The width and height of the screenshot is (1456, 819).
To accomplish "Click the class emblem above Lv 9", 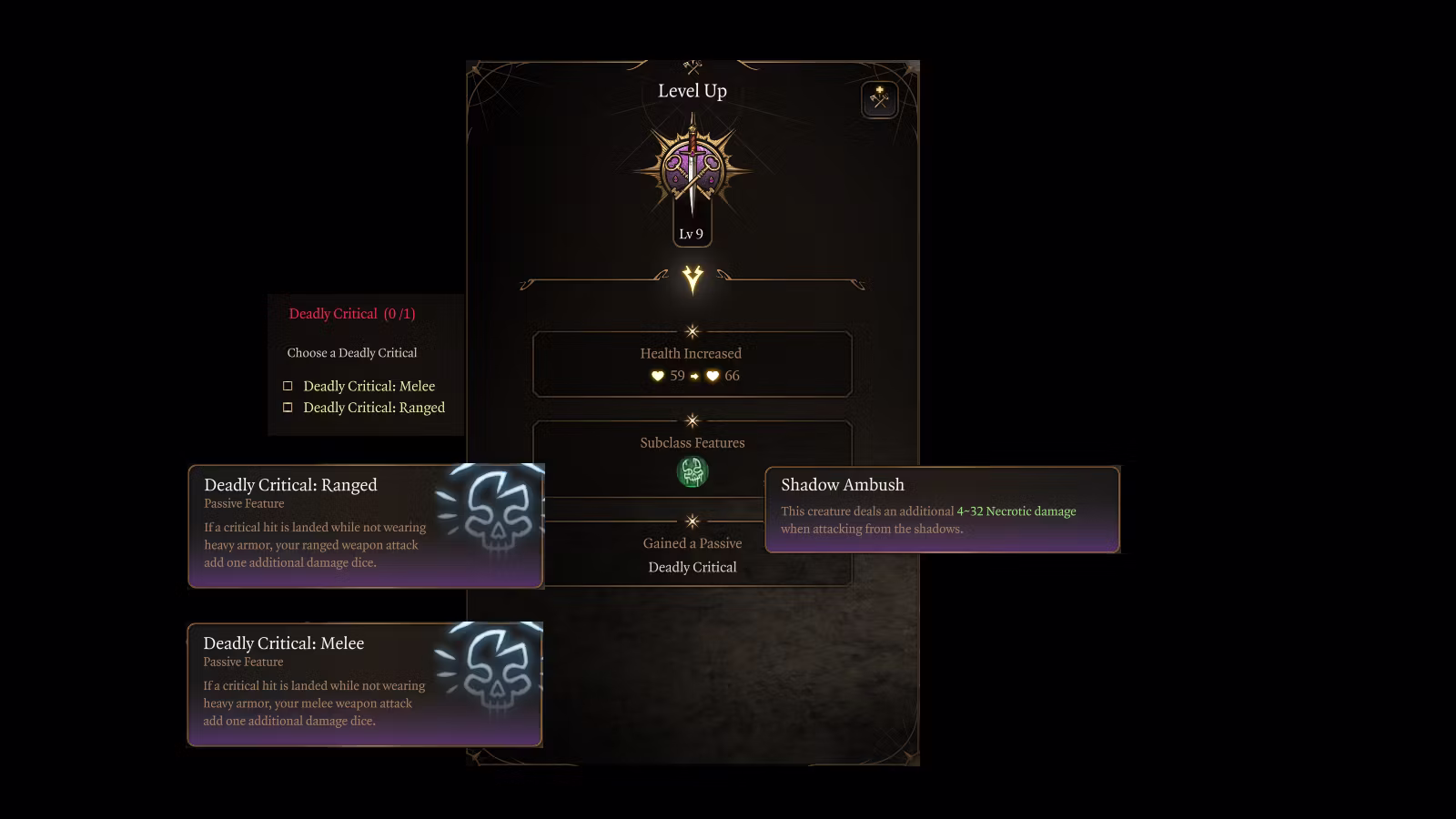I will [692, 170].
